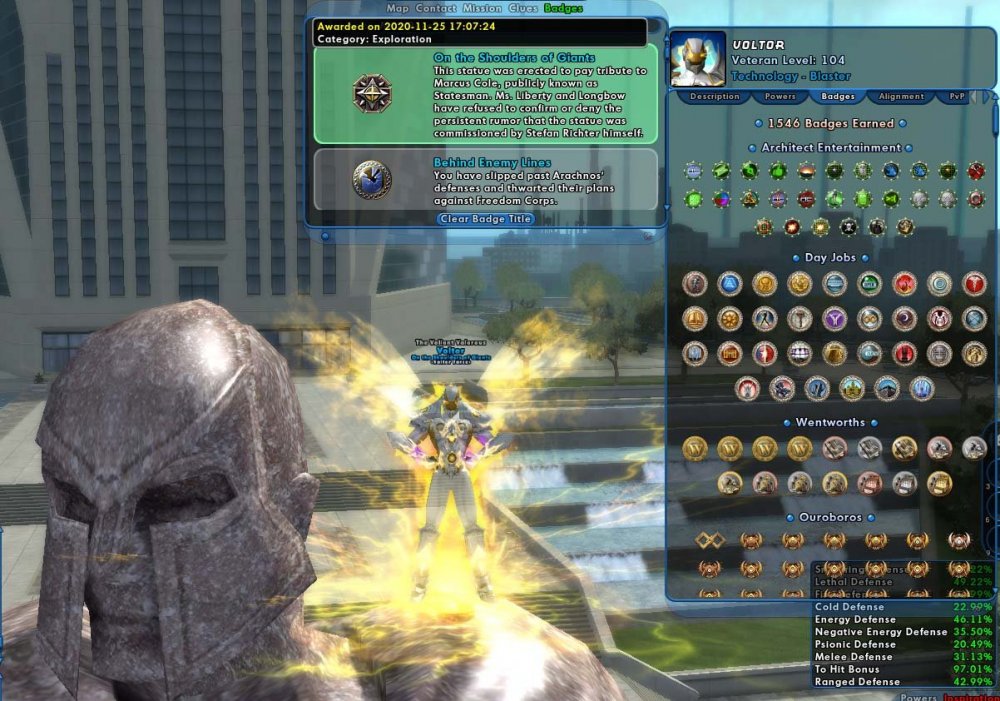Switch to the PvP tab

pyautogui.click(x=950, y=97)
